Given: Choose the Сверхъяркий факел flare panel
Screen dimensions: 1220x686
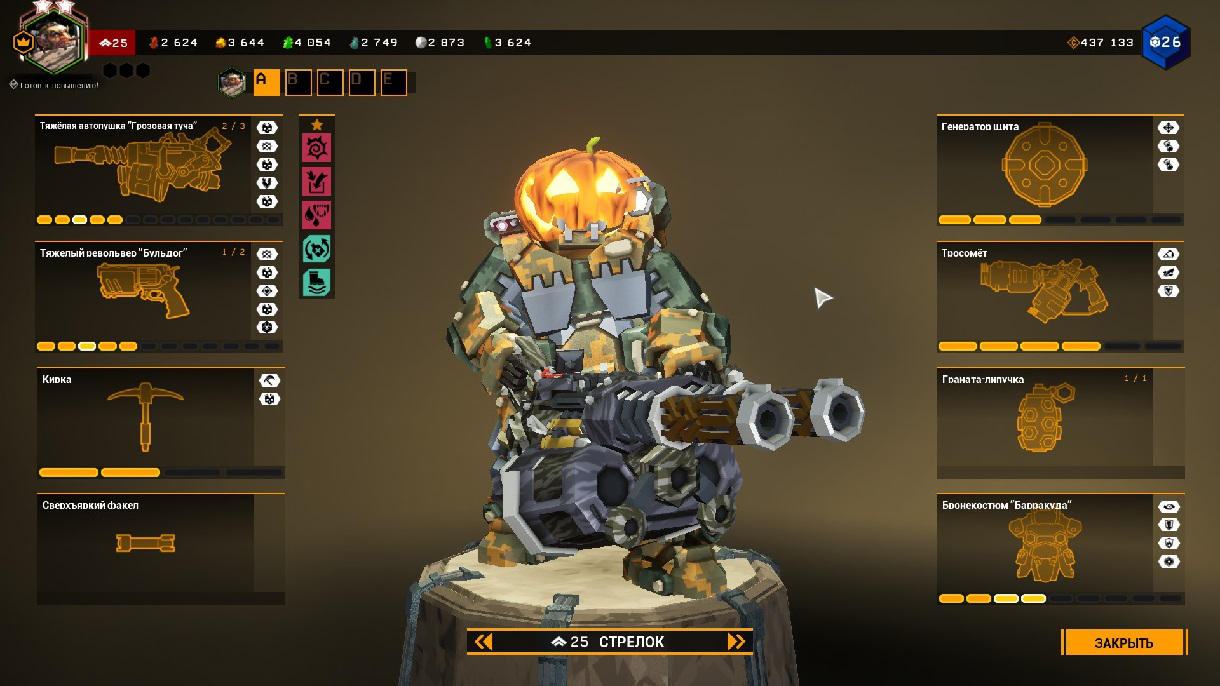Looking at the screenshot, I should coord(145,548).
